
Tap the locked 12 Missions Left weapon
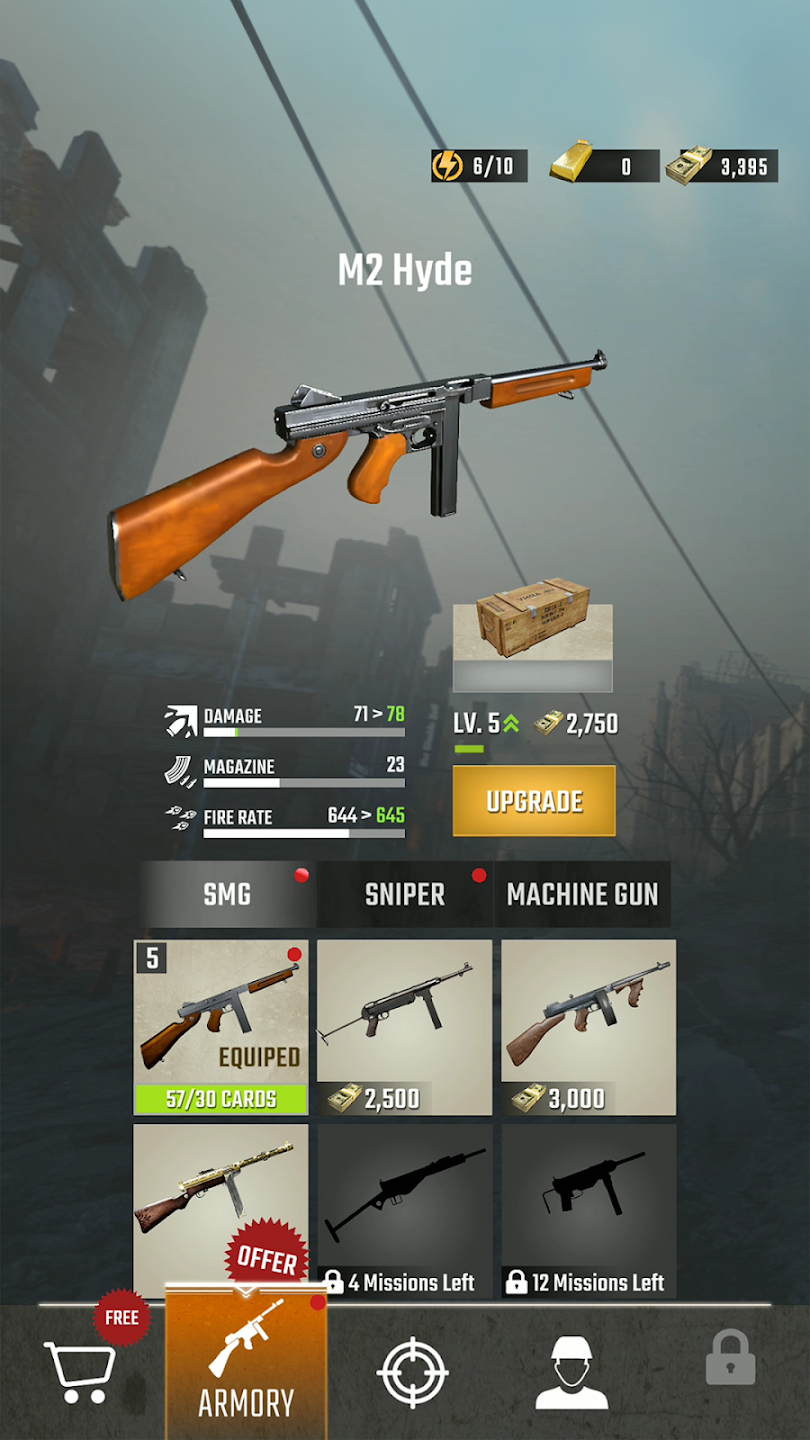click(x=588, y=1210)
